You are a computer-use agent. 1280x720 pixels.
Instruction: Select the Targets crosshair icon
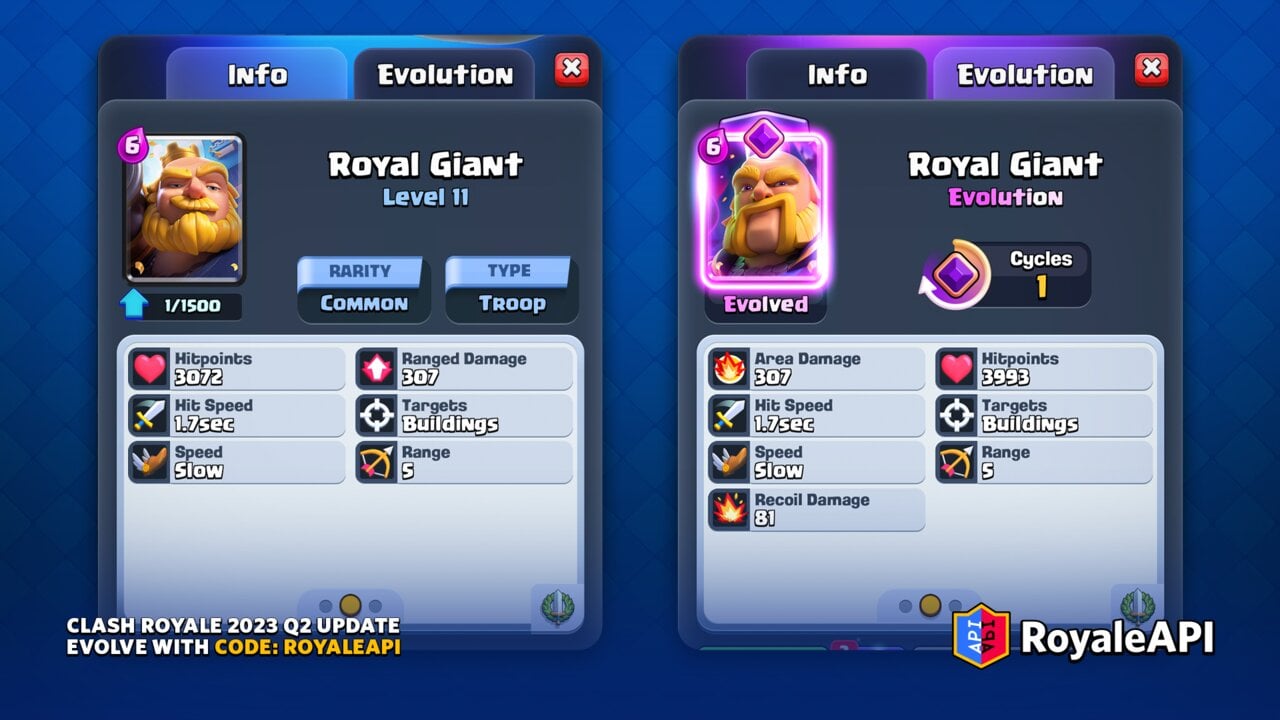378,411
